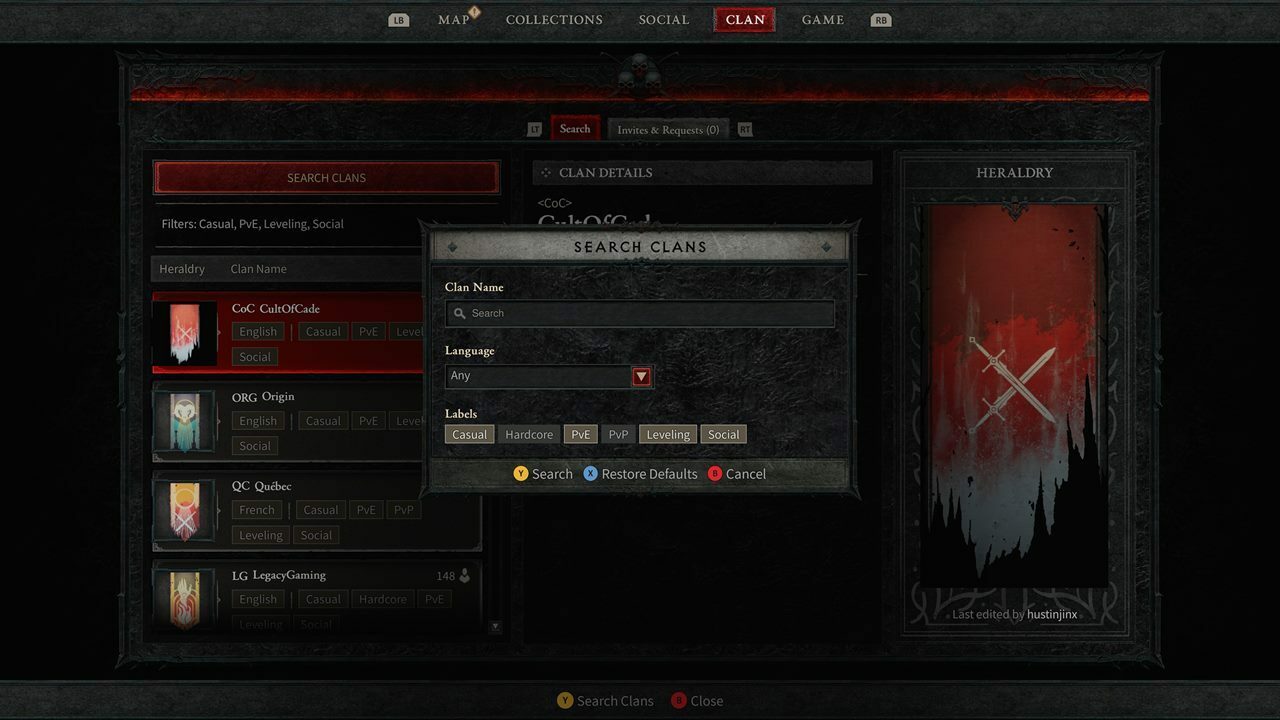The height and width of the screenshot is (720, 1280).
Task: Open the Invites & Requests tab
Action: click(668, 130)
